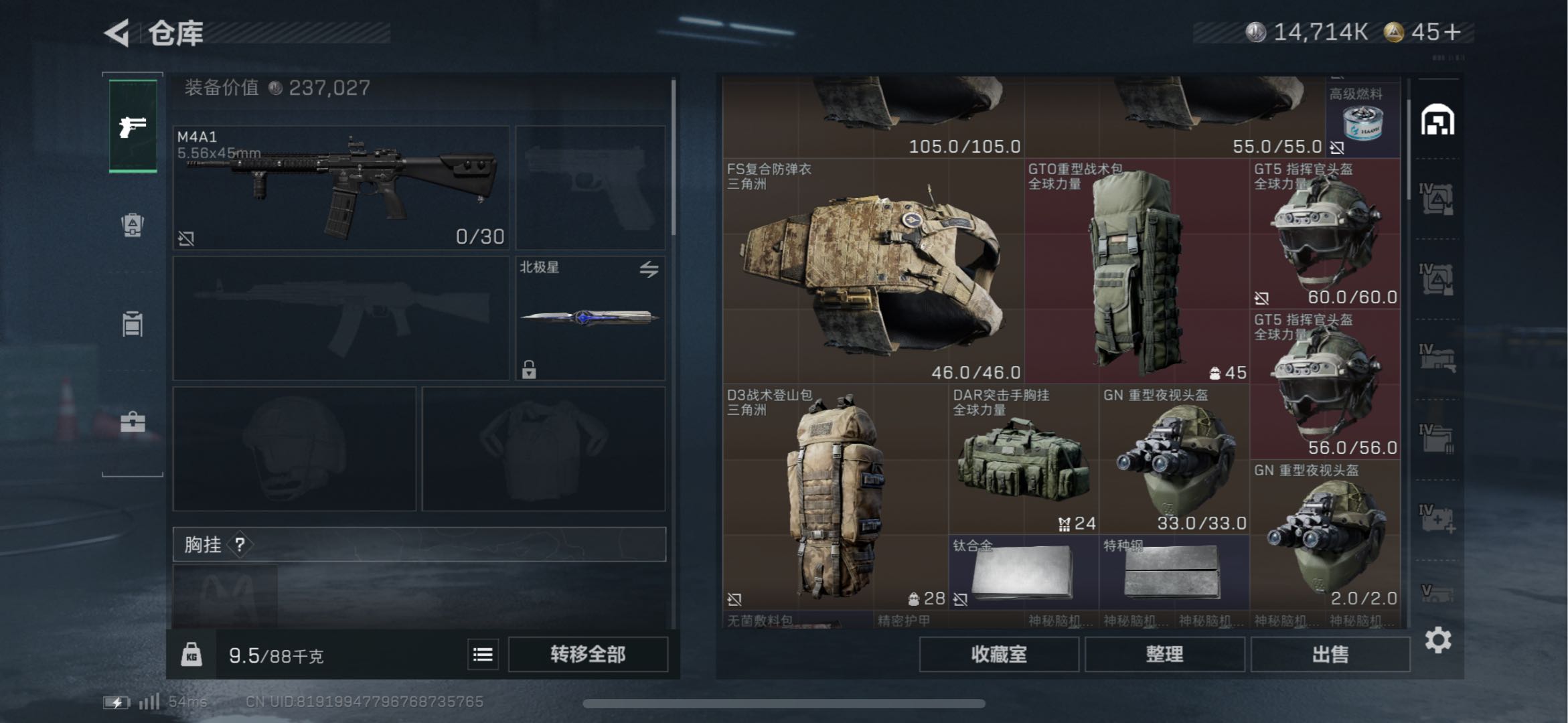Switch to the briefcase tab on left
The width and height of the screenshot is (1568, 723).
133,422
